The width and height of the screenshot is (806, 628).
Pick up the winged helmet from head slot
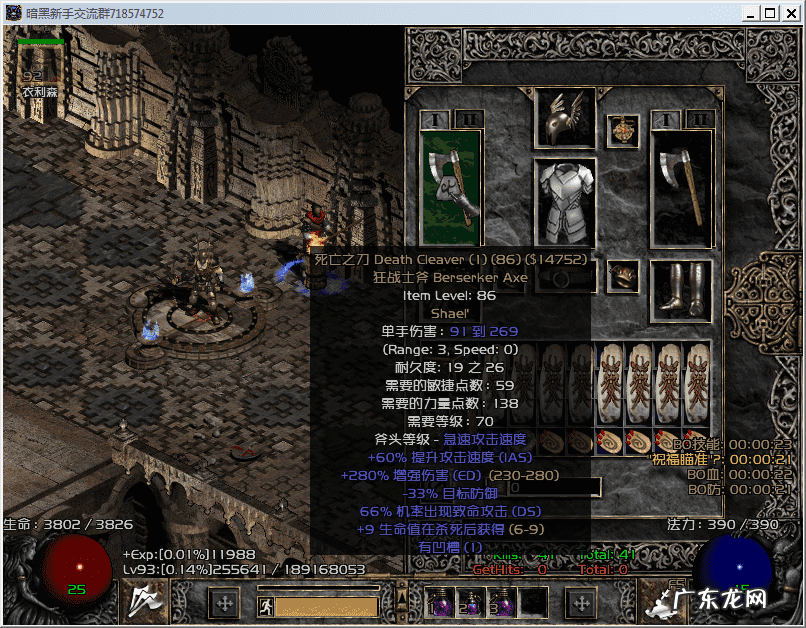565,118
